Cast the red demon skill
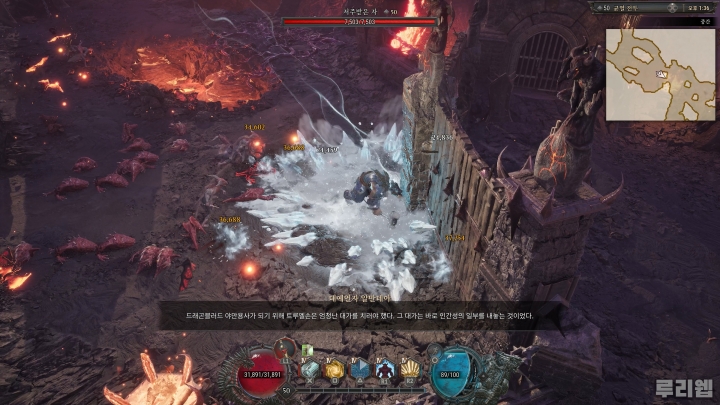720x405 pixels. pos(385,370)
